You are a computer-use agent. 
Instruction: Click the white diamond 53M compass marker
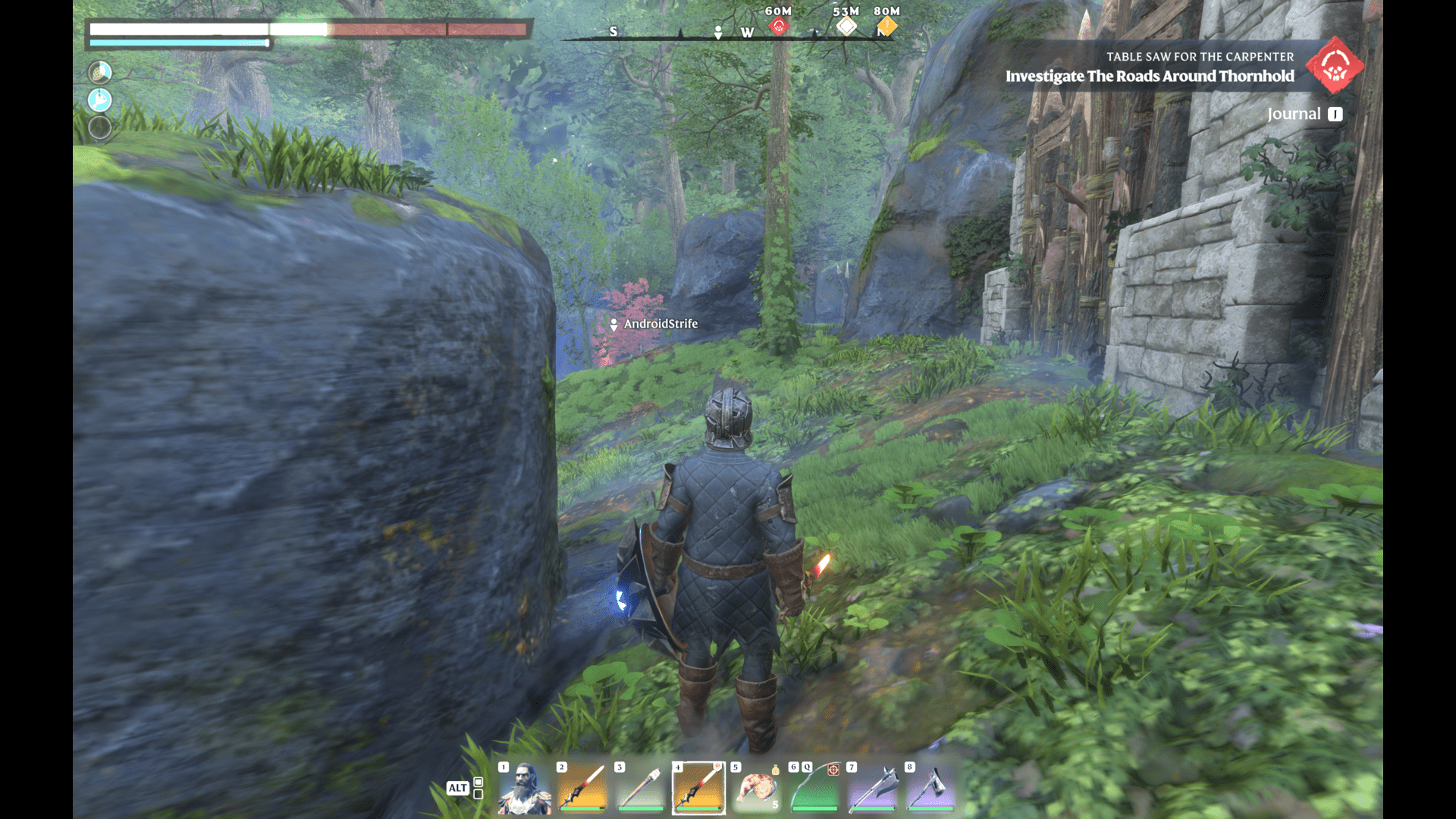(x=847, y=25)
